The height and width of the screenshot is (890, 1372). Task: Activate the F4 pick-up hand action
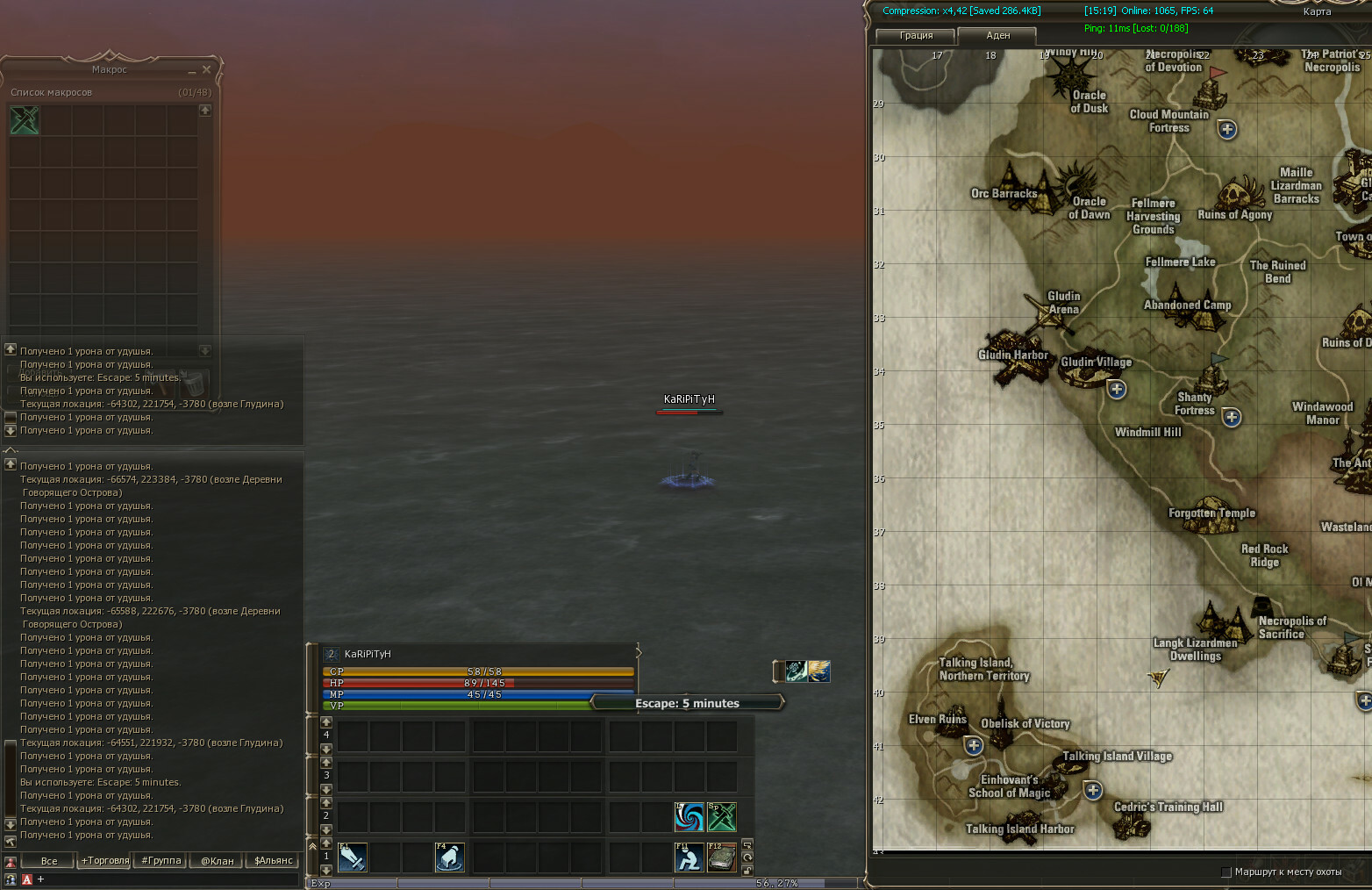click(450, 858)
